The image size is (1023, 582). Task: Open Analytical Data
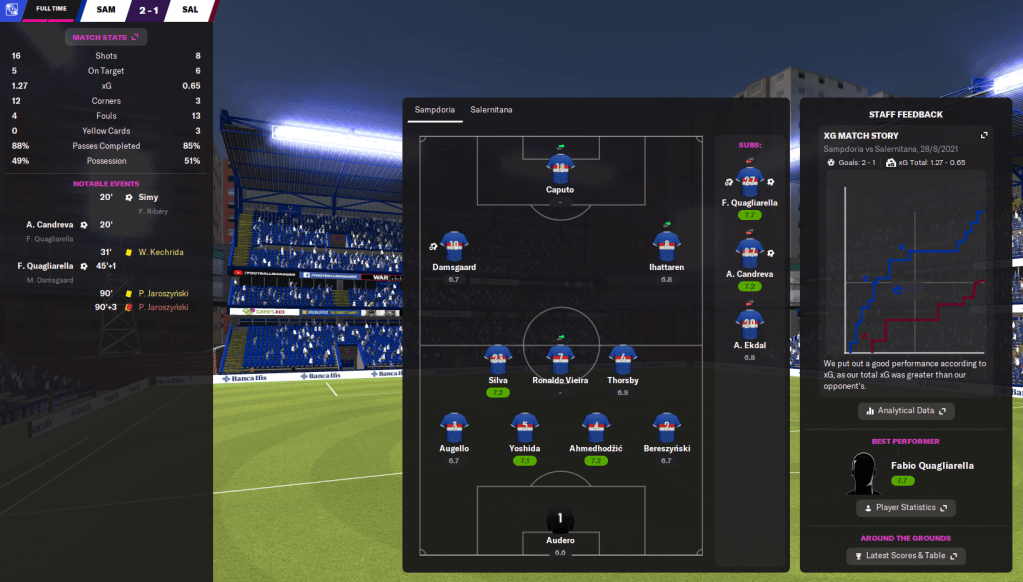(906, 410)
